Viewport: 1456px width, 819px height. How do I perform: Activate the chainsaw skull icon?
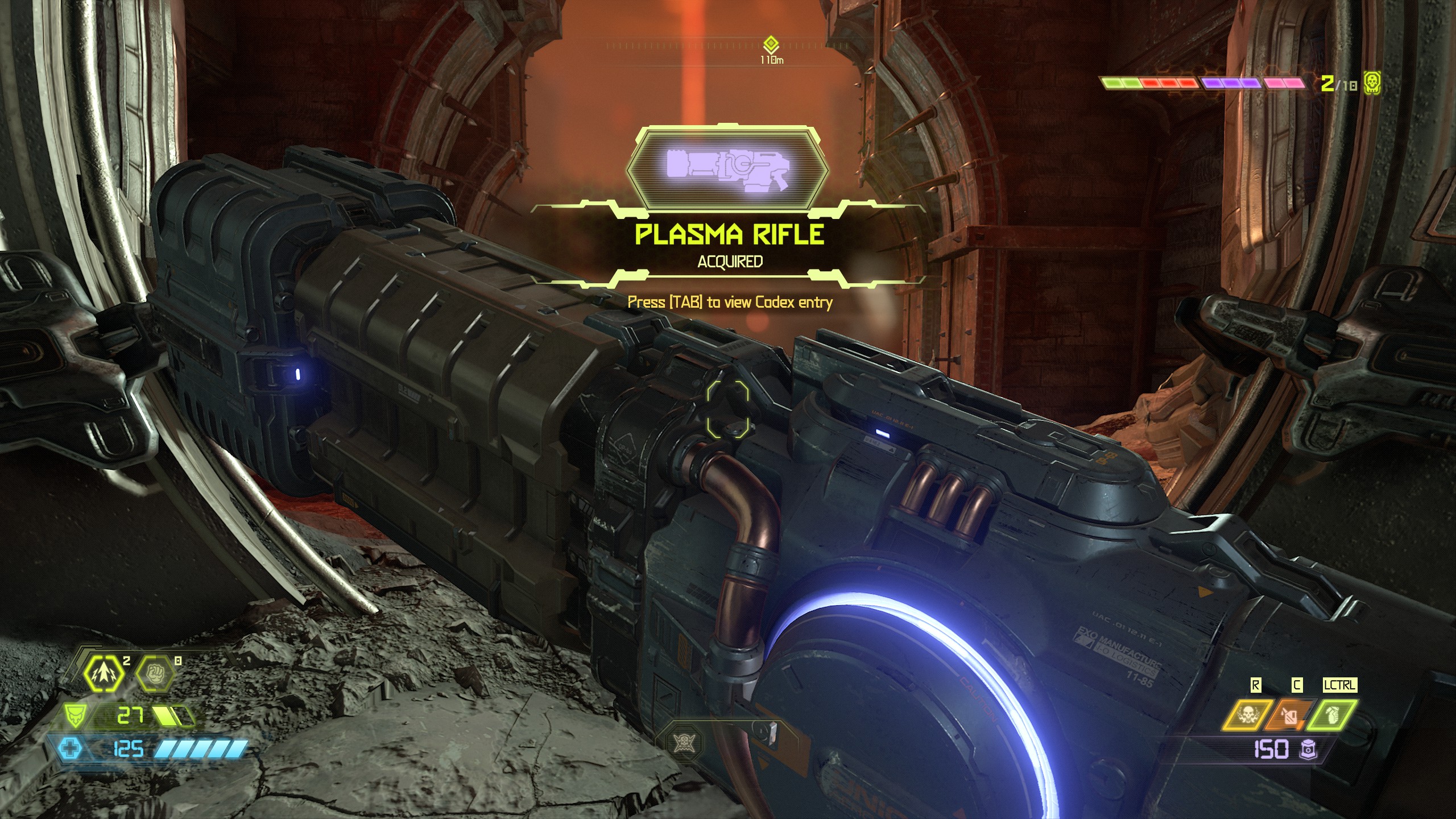pos(1247,715)
